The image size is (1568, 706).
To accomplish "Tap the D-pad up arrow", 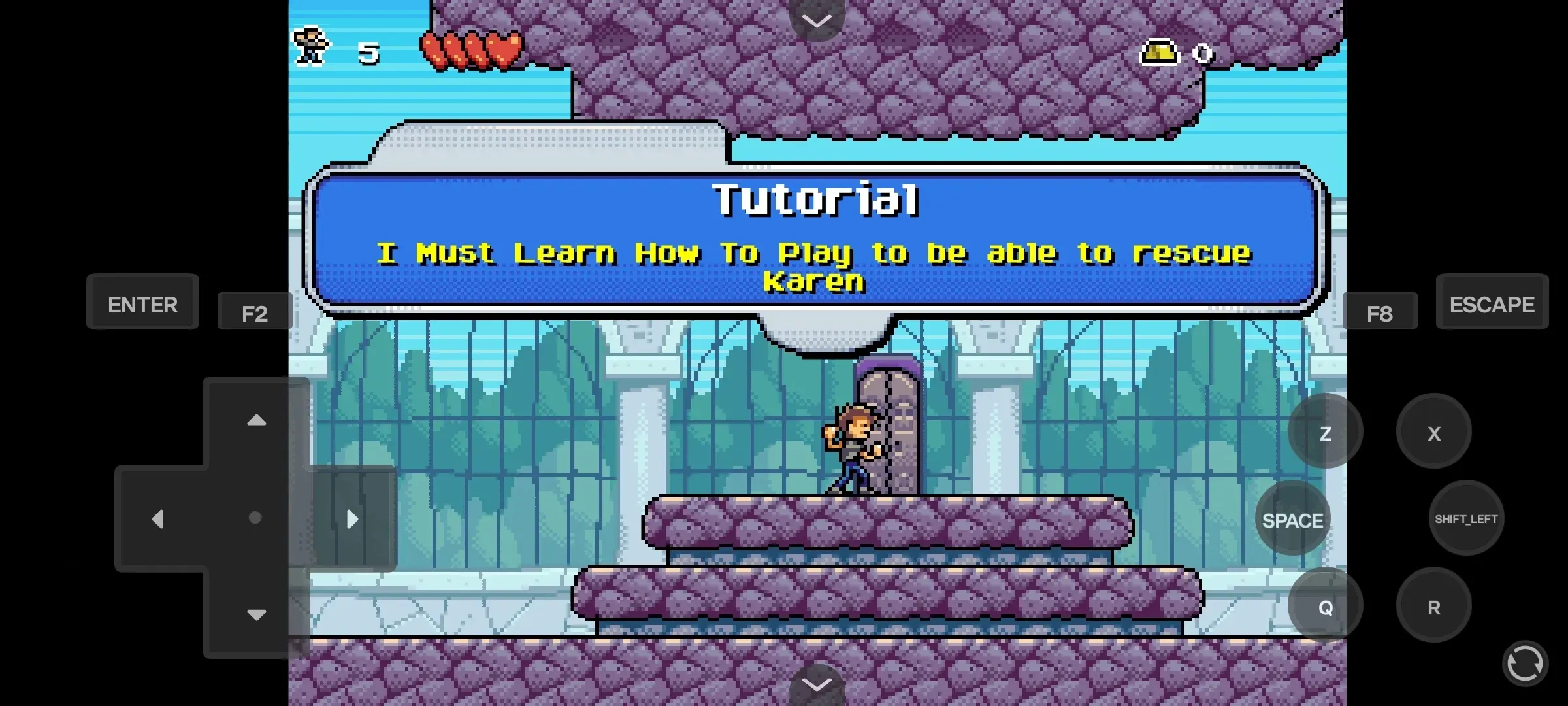I will (256, 420).
